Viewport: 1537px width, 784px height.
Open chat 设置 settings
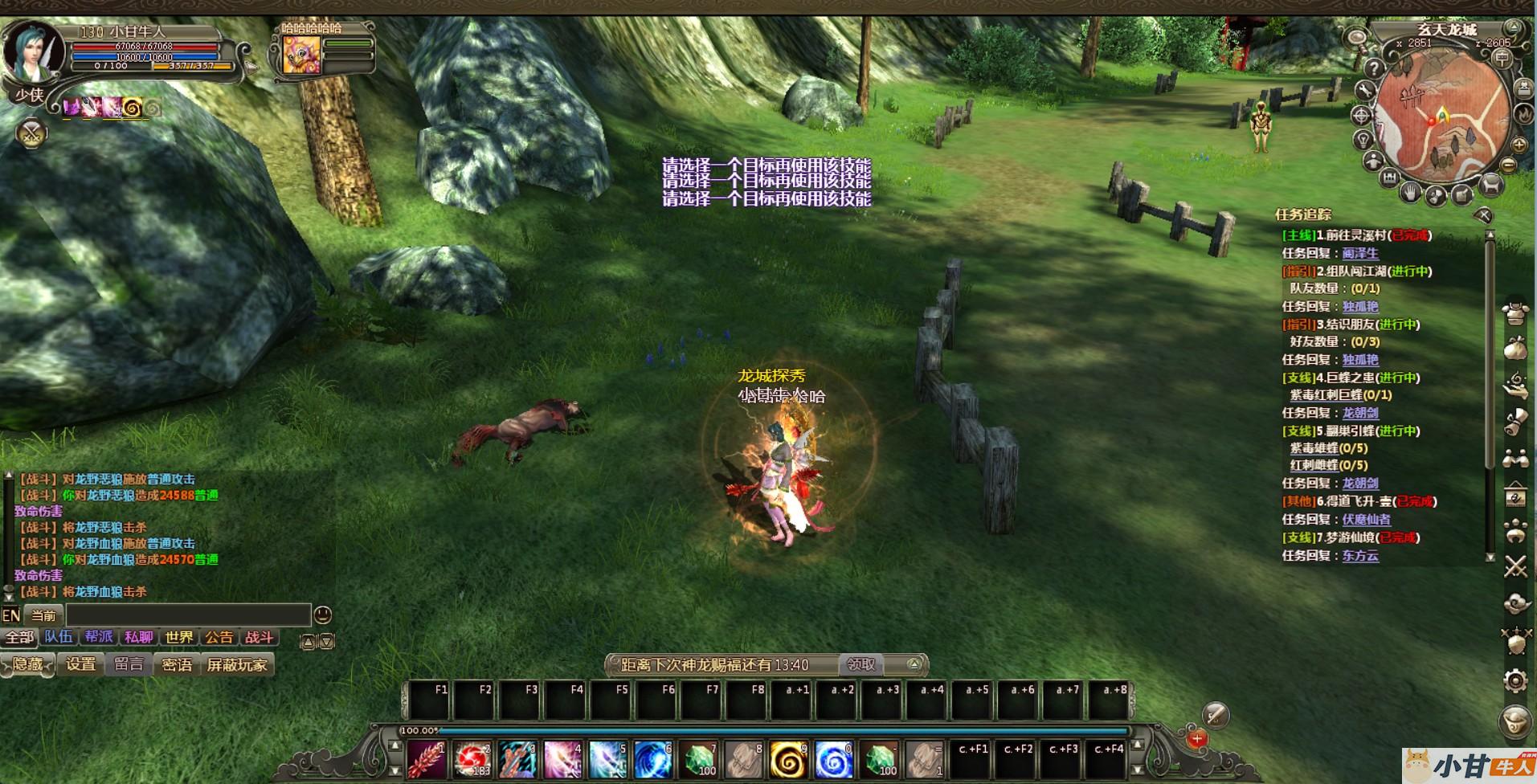80,665
